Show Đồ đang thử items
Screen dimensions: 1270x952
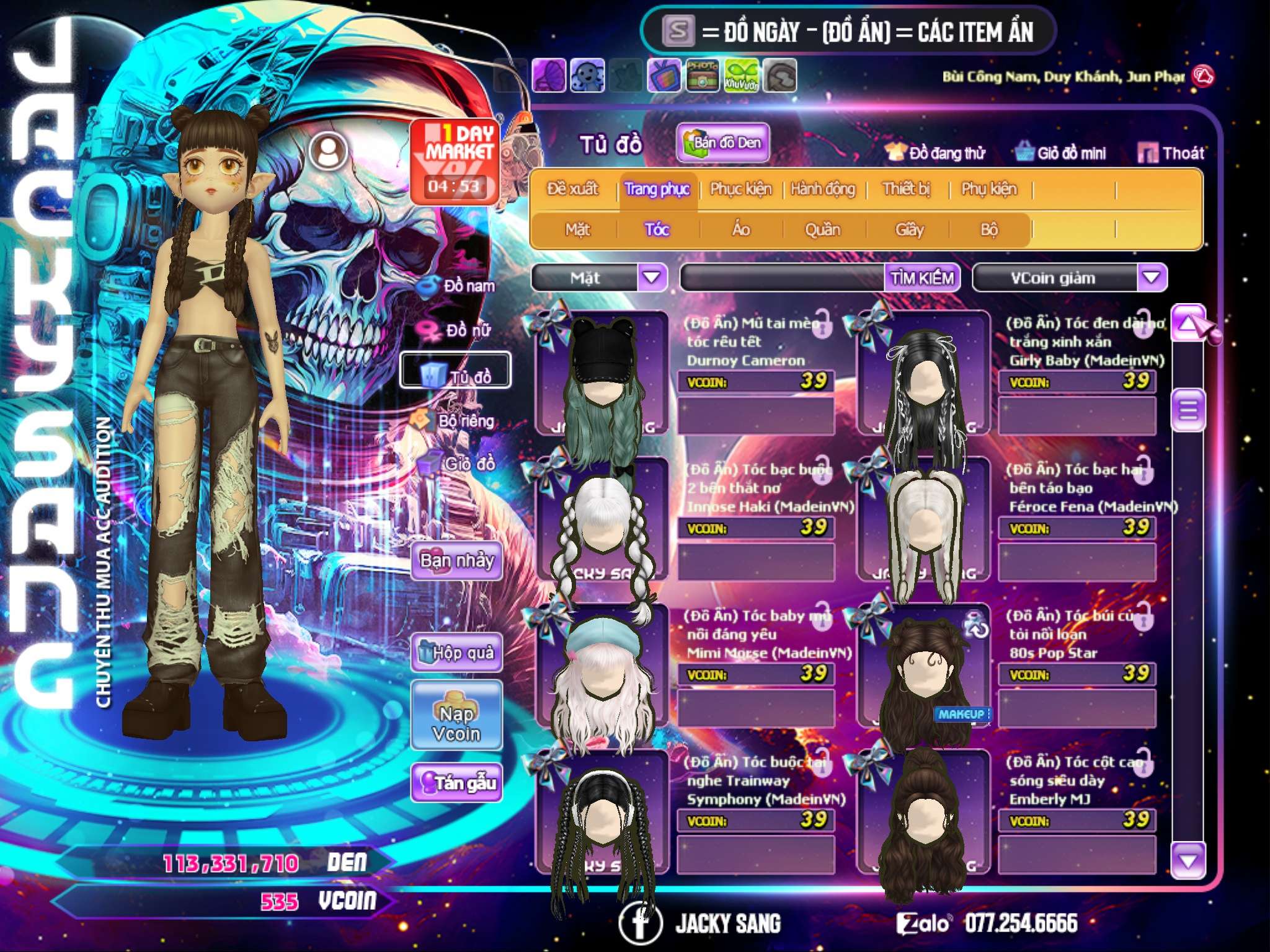936,153
